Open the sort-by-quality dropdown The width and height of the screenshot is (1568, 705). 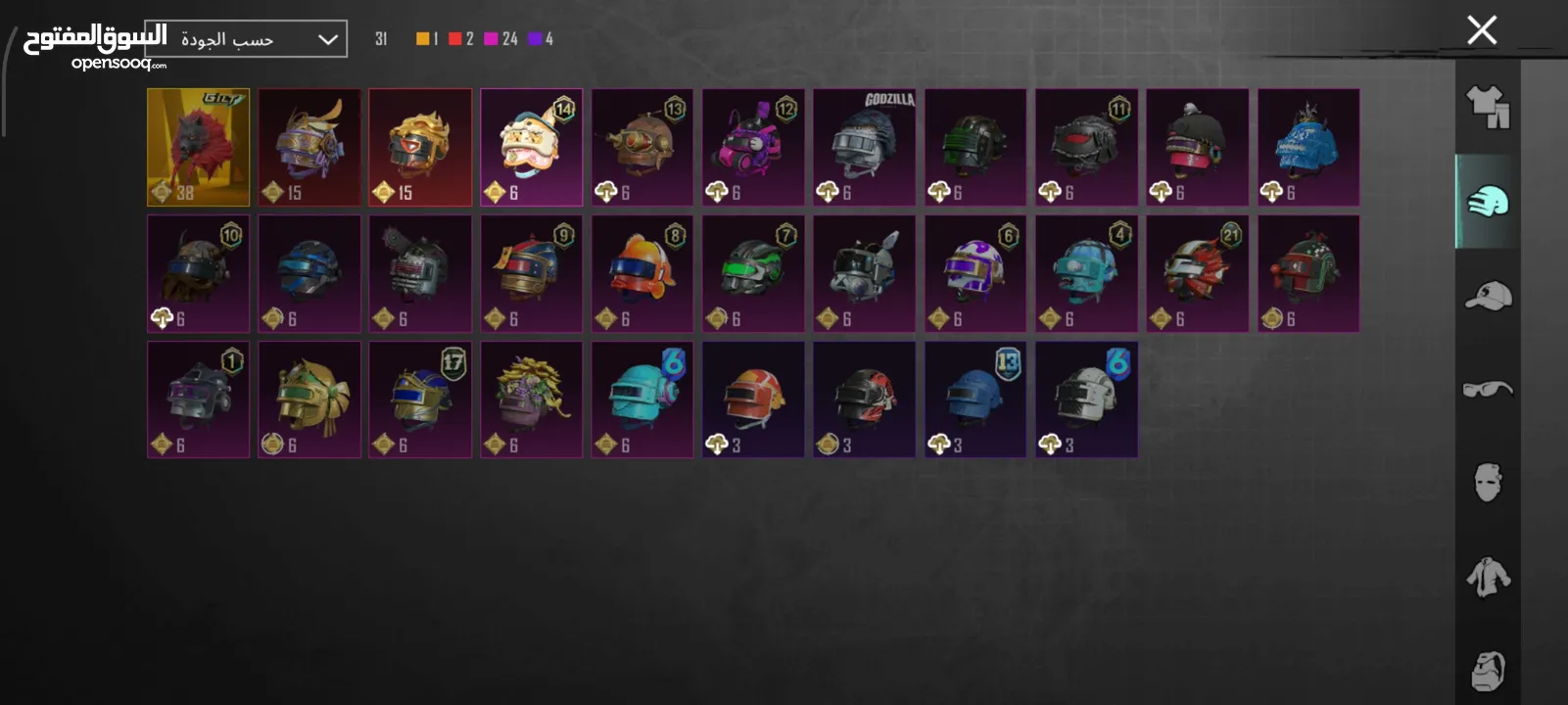point(246,39)
